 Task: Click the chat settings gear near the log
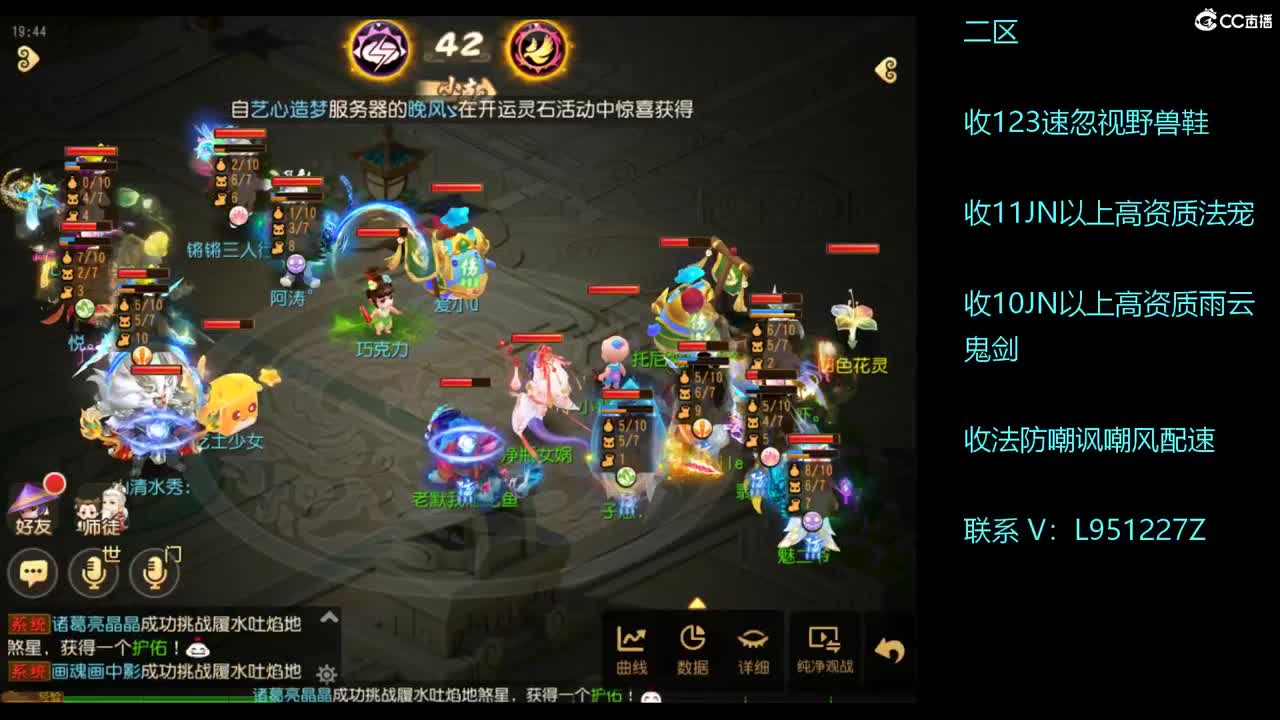click(x=327, y=672)
